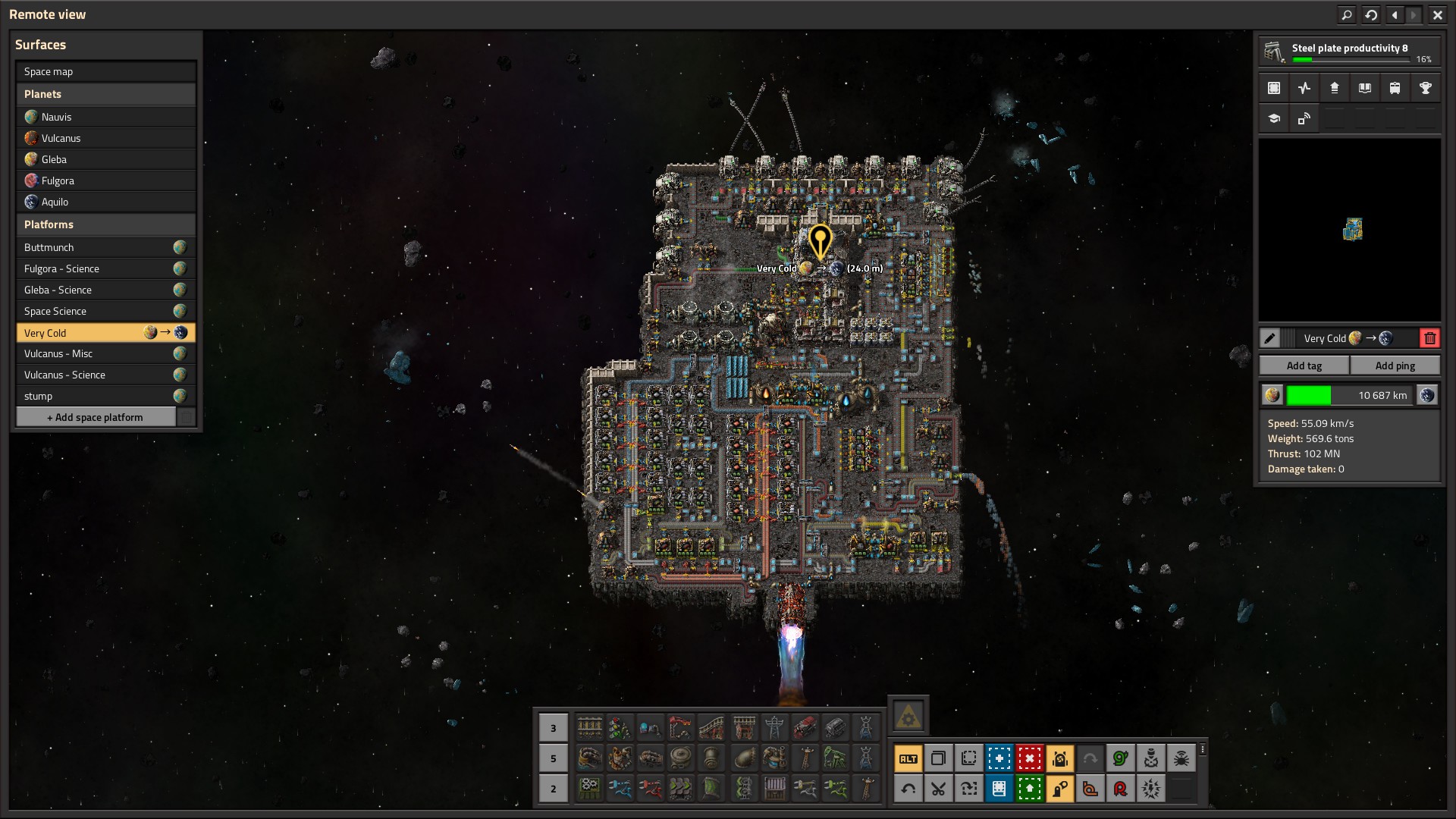Toggle the ALT mode shortcut button
The image size is (1456, 819).
click(908, 758)
